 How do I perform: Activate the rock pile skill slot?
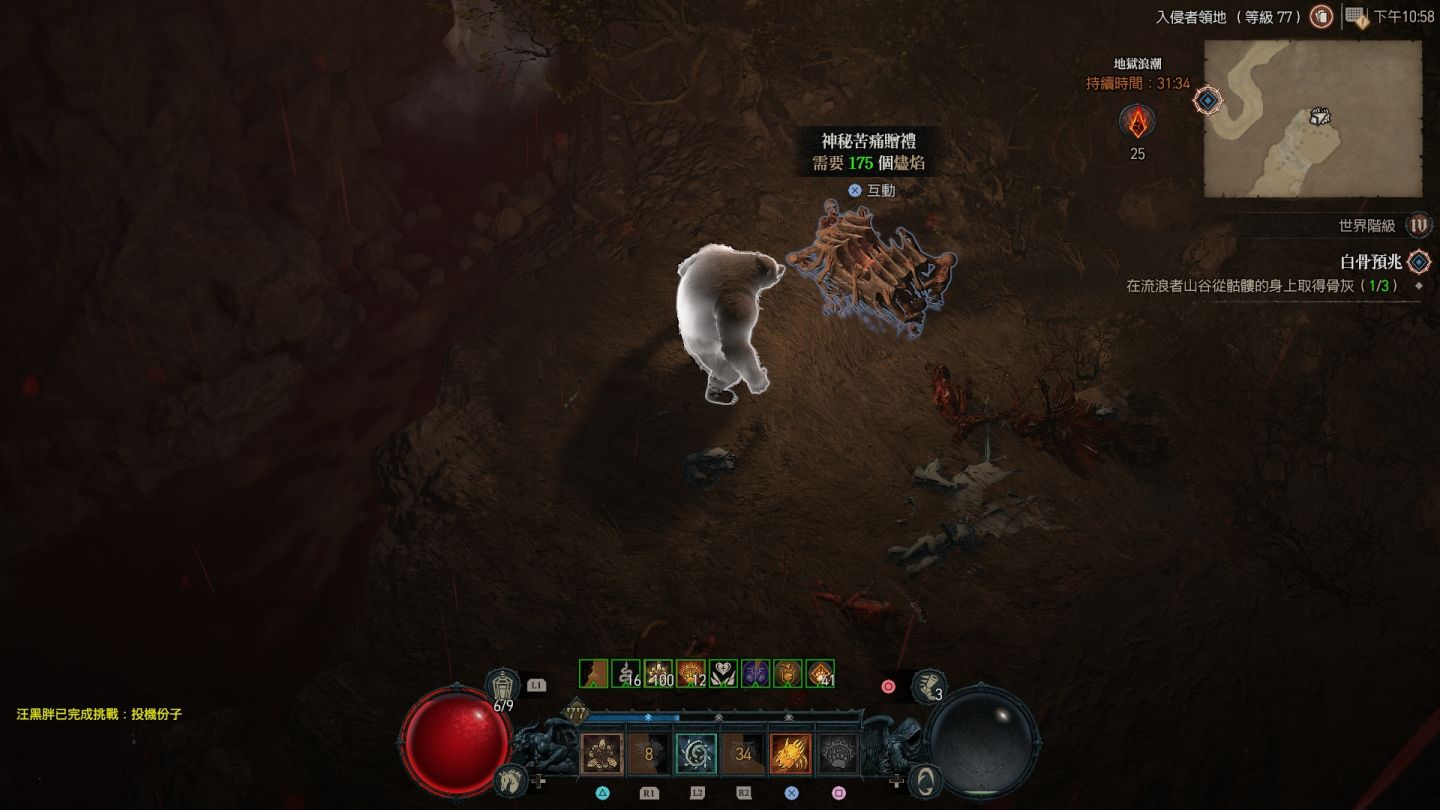602,754
